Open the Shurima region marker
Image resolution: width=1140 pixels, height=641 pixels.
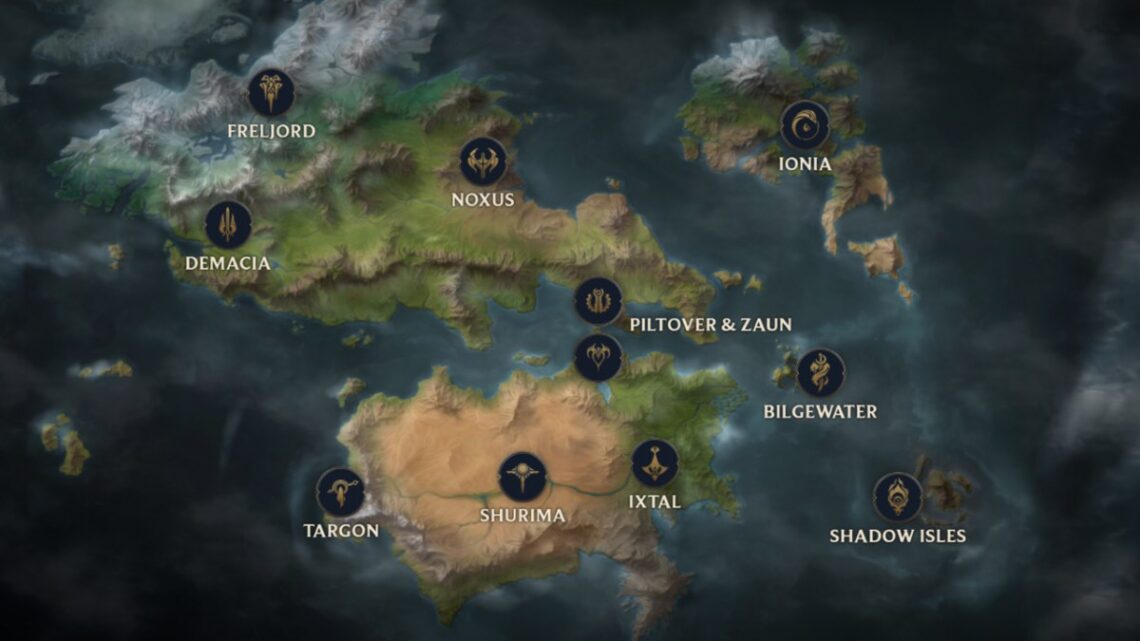coord(522,477)
